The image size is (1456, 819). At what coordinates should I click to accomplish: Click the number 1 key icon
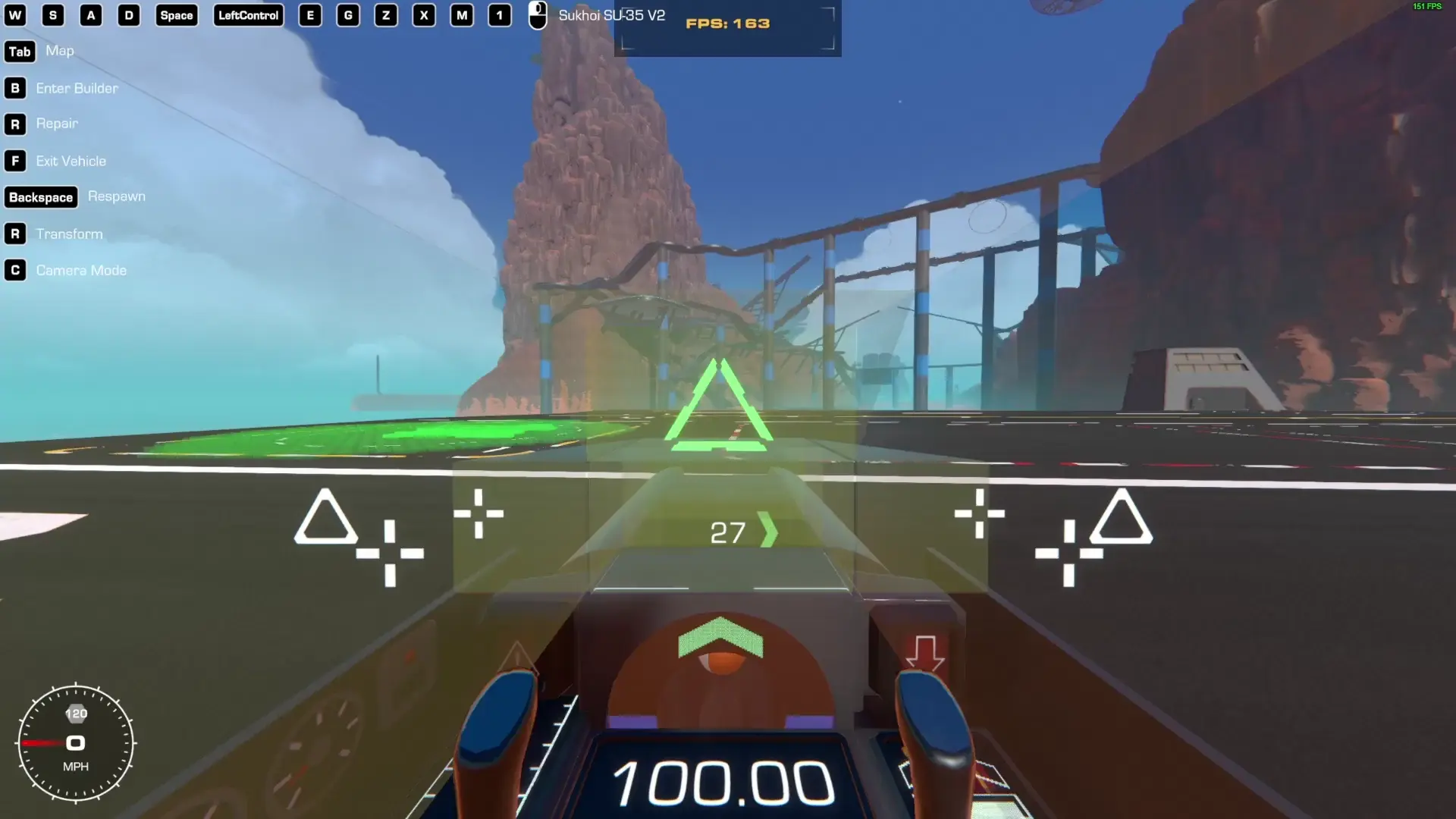click(x=500, y=15)
